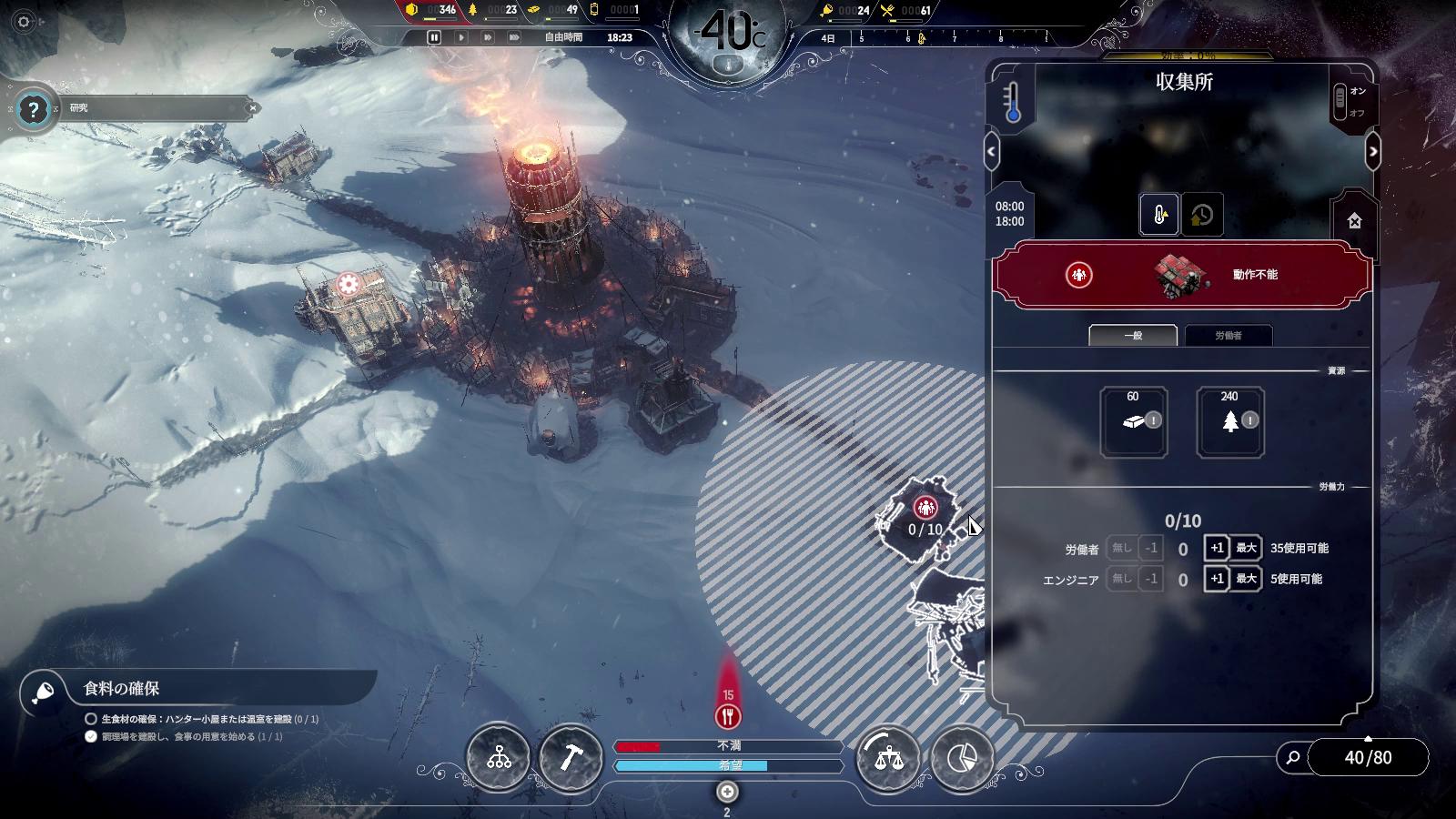
Task: Dismantle the gathering post building
Action: coord(1354,221)
